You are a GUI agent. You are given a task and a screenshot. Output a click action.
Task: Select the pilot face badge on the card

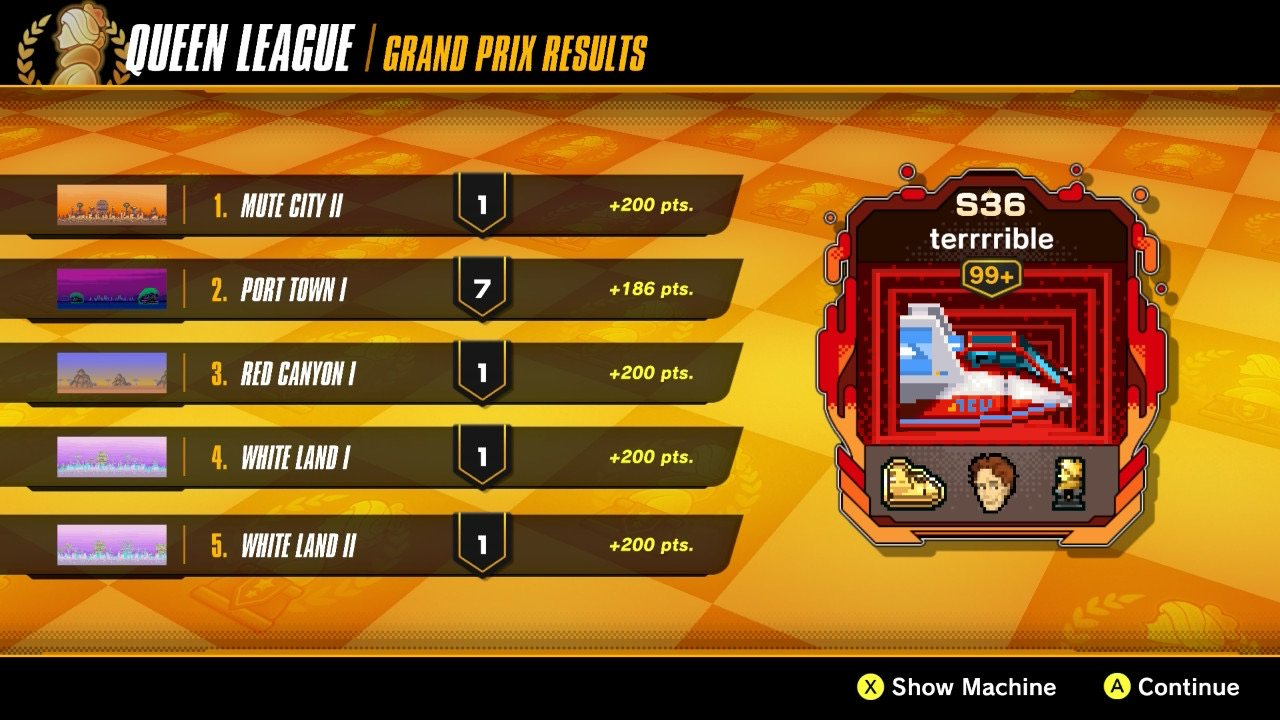tap(992, 483)
